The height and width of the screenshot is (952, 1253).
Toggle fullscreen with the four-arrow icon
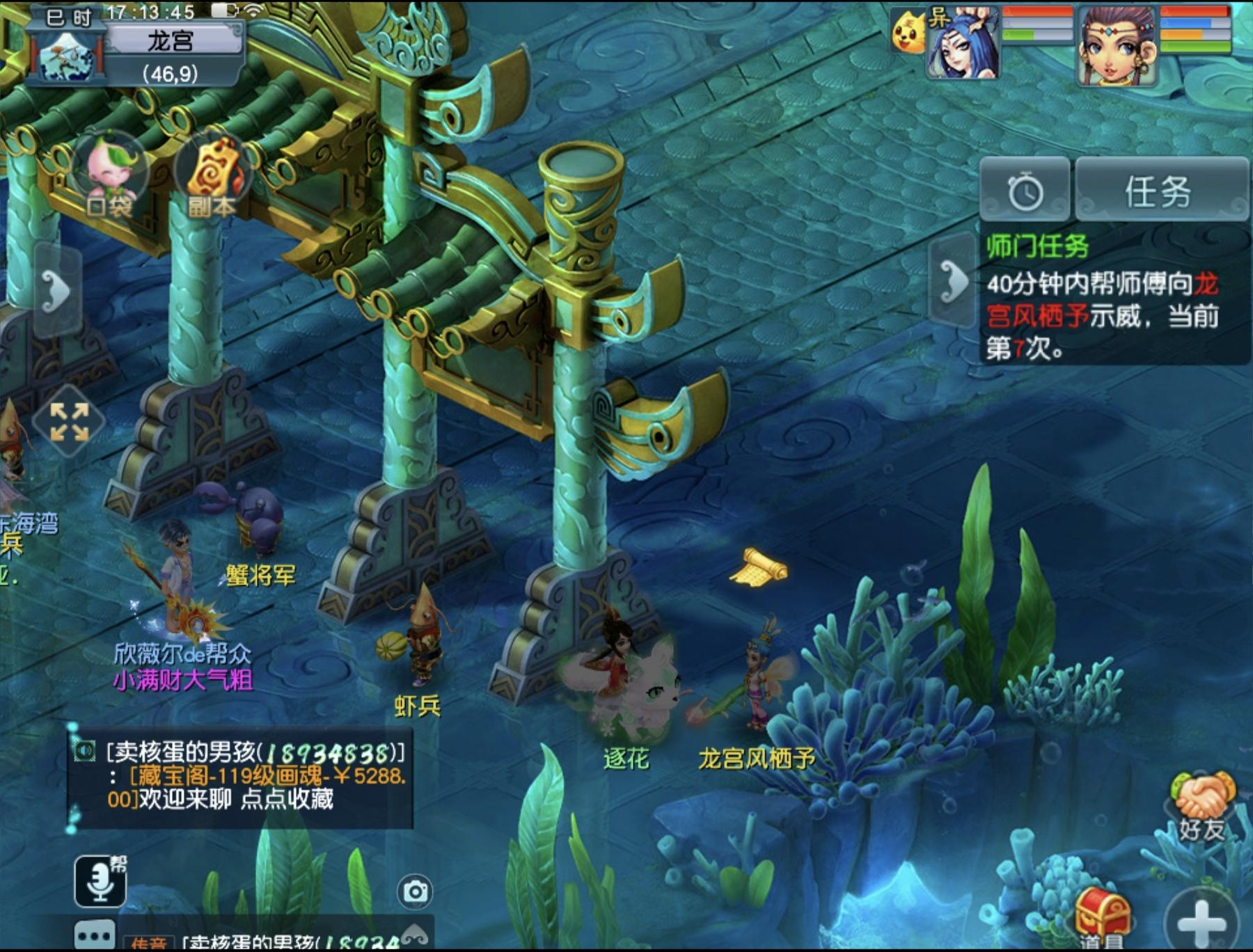pyautogui.click(x=69, y=421)
